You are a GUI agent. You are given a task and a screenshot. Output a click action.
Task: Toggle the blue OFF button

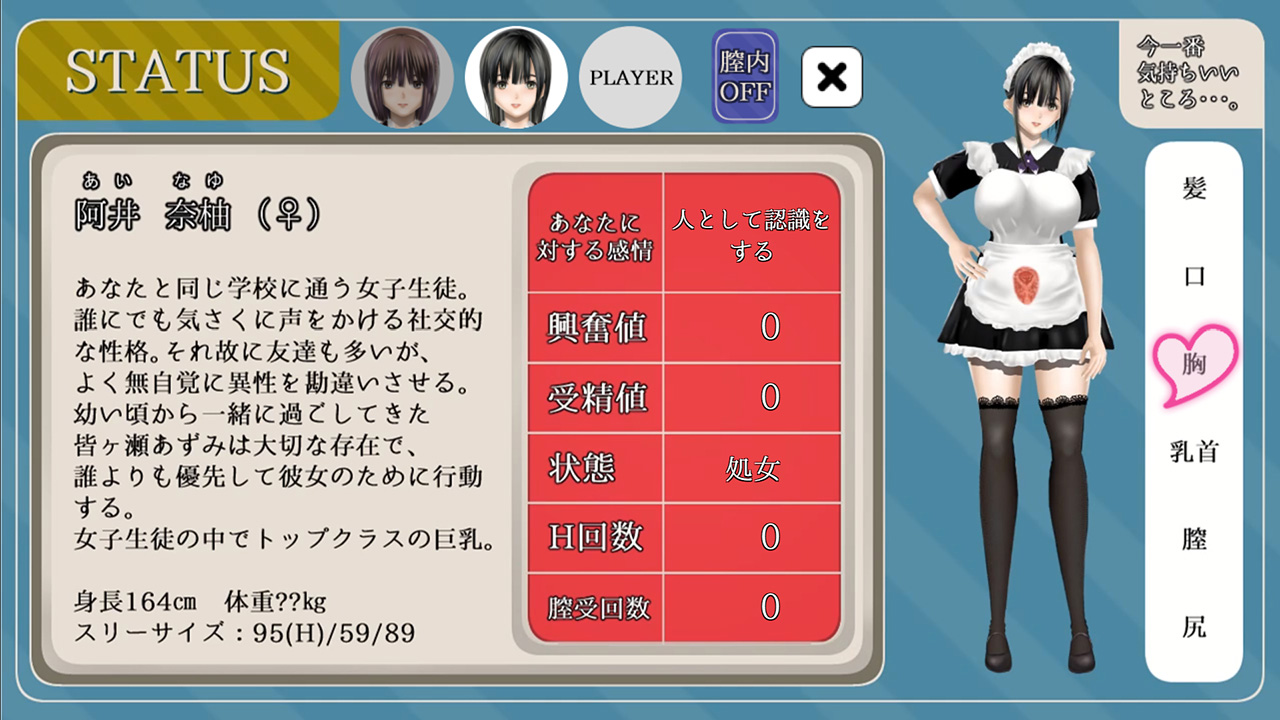745,76
